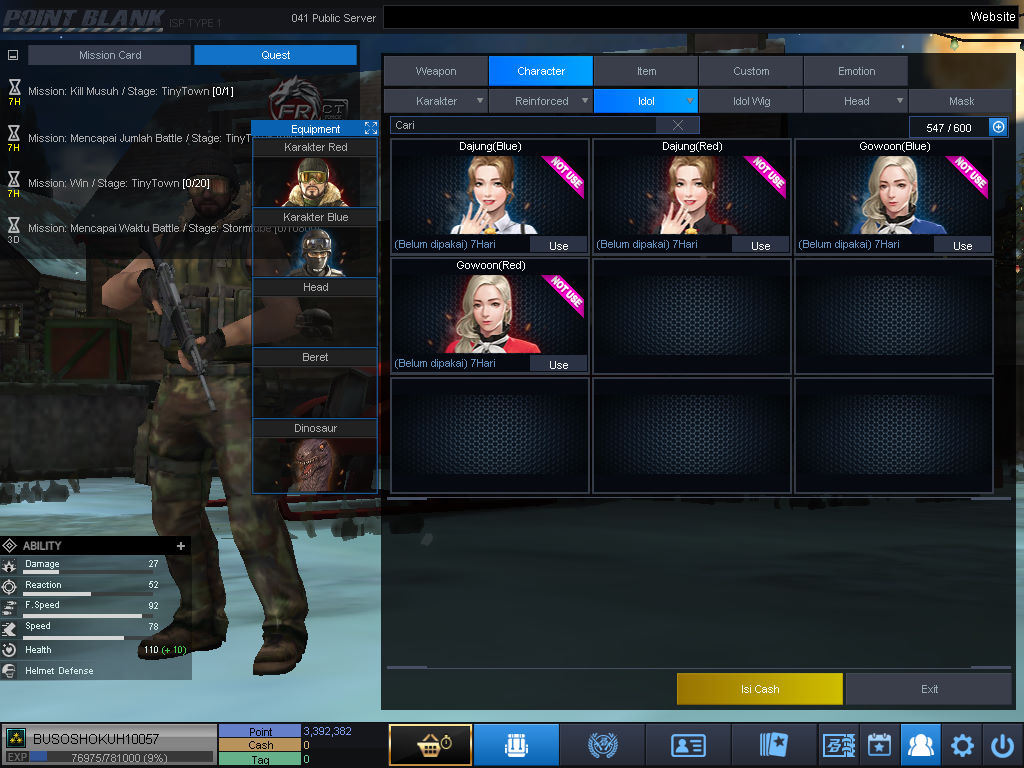Use the Dajung(Blue) idol
This screenshot has width=1024, height=768.
(558, 245)
